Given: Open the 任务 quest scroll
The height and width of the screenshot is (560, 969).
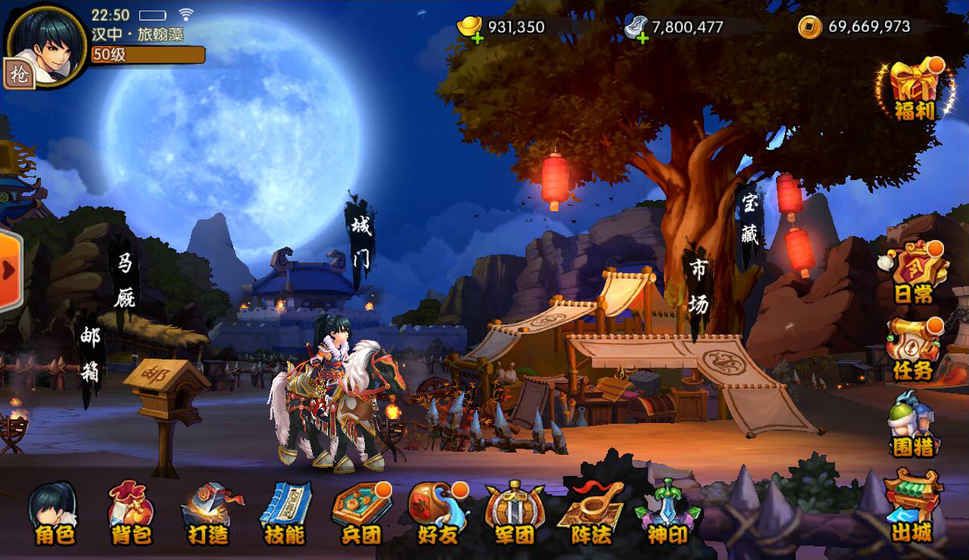Looking at the screenshot, I should coord(913,348).
